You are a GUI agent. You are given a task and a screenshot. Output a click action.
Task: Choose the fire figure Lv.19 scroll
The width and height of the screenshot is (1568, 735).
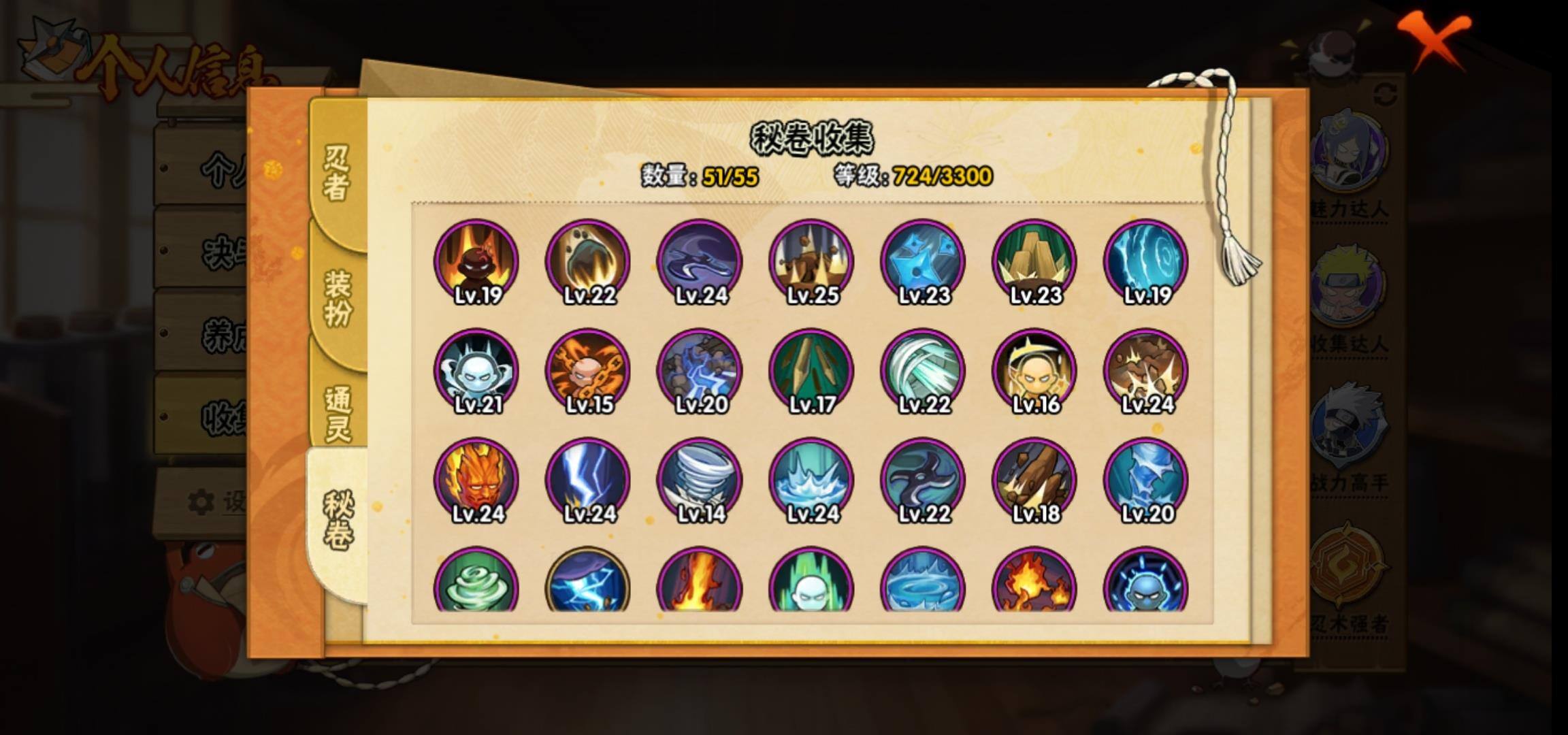476,261
